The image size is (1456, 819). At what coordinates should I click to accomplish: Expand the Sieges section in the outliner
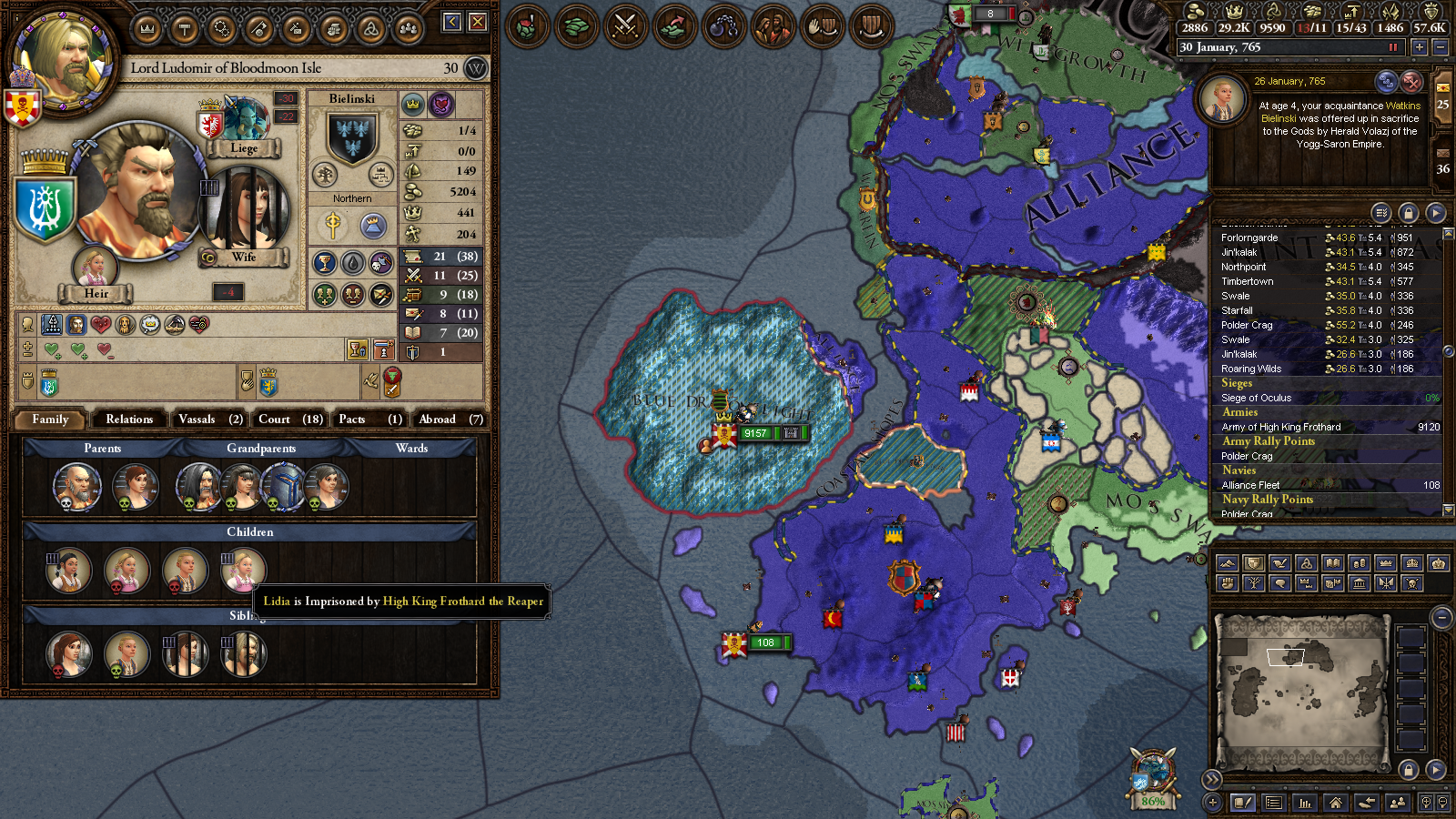1237,383
